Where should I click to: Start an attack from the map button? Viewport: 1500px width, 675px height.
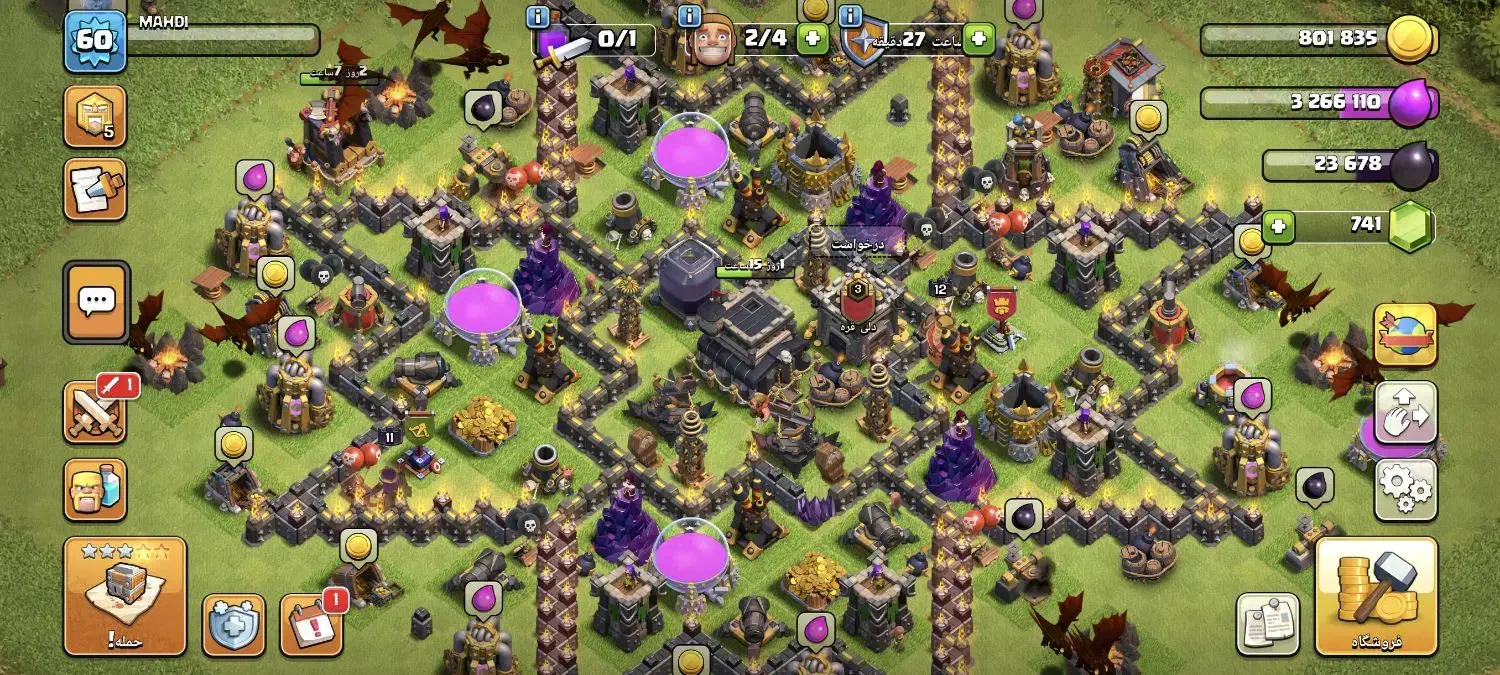(x=125, y=595)
